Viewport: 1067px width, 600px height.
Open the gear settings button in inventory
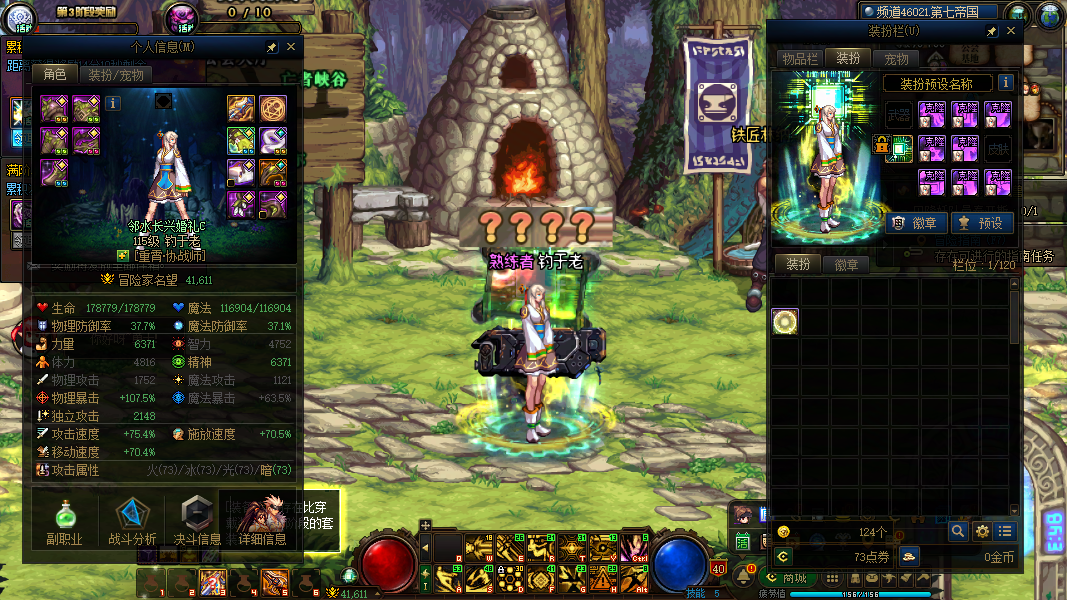point(982,531)
